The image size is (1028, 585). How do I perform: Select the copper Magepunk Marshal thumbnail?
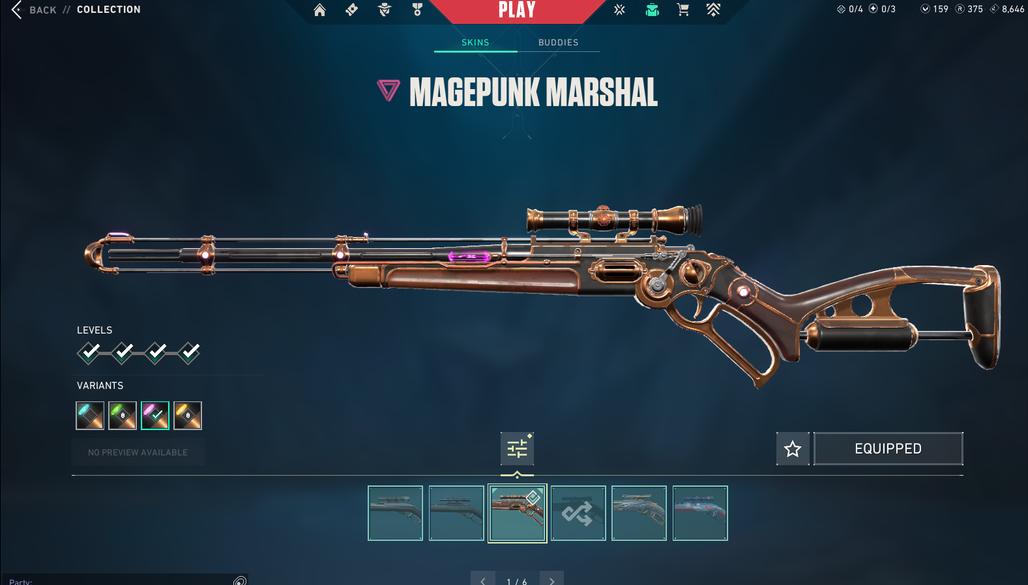[x=517, y=513]
